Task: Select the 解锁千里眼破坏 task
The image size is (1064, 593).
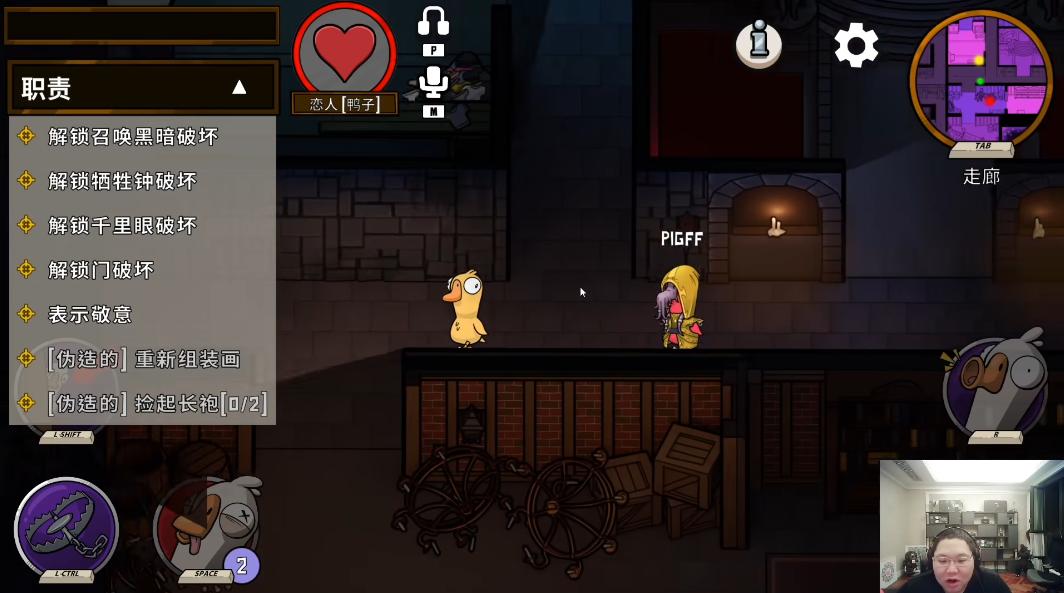Action: [123, 226]
